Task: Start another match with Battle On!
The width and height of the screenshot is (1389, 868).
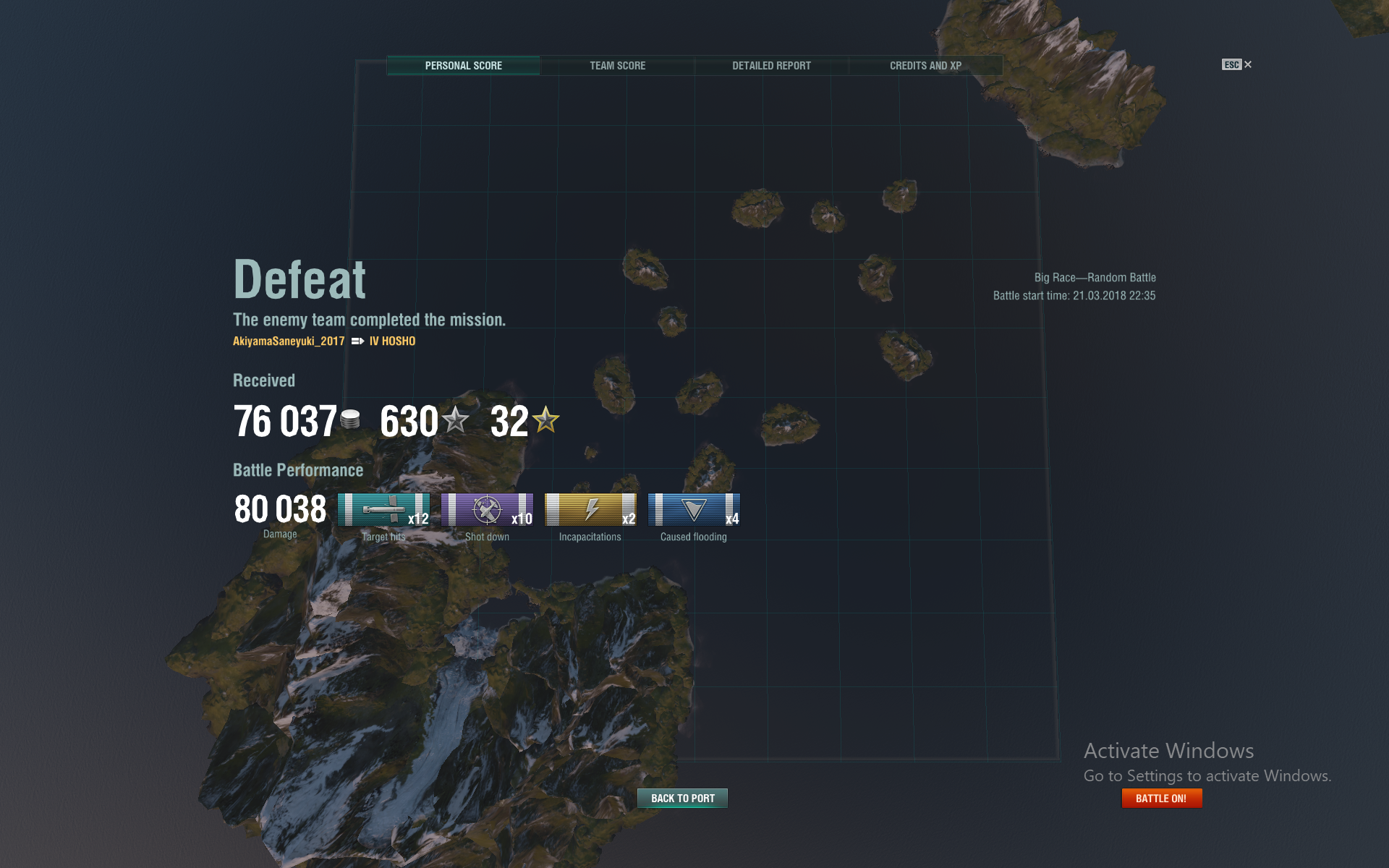Action: point(1161,799)
